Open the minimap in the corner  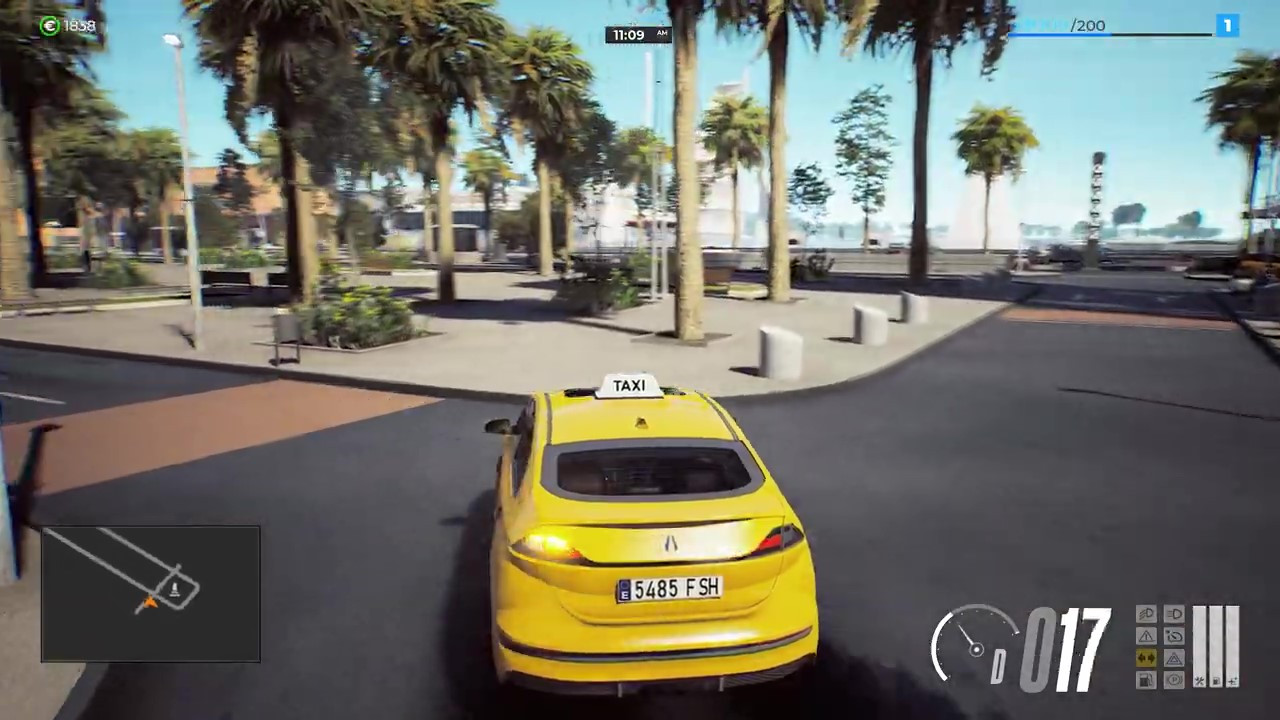(151, 594)
